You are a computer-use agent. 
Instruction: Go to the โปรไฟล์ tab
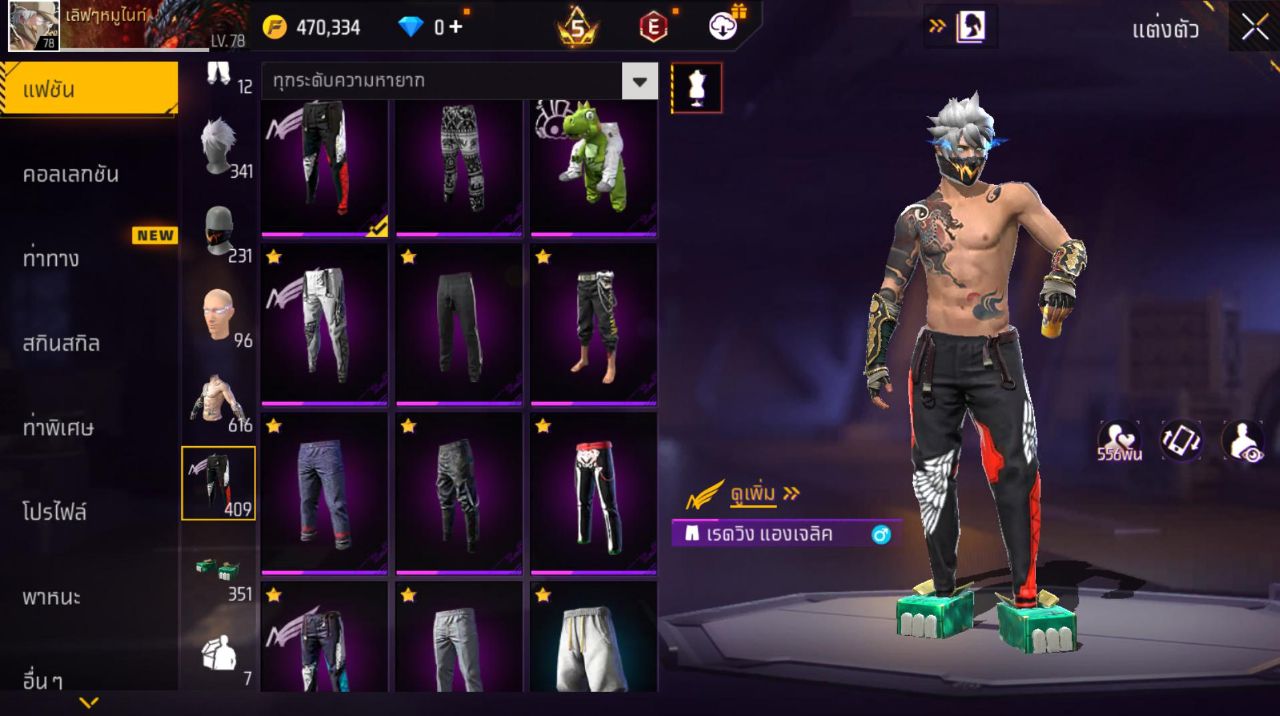click(x=55, y=513)
